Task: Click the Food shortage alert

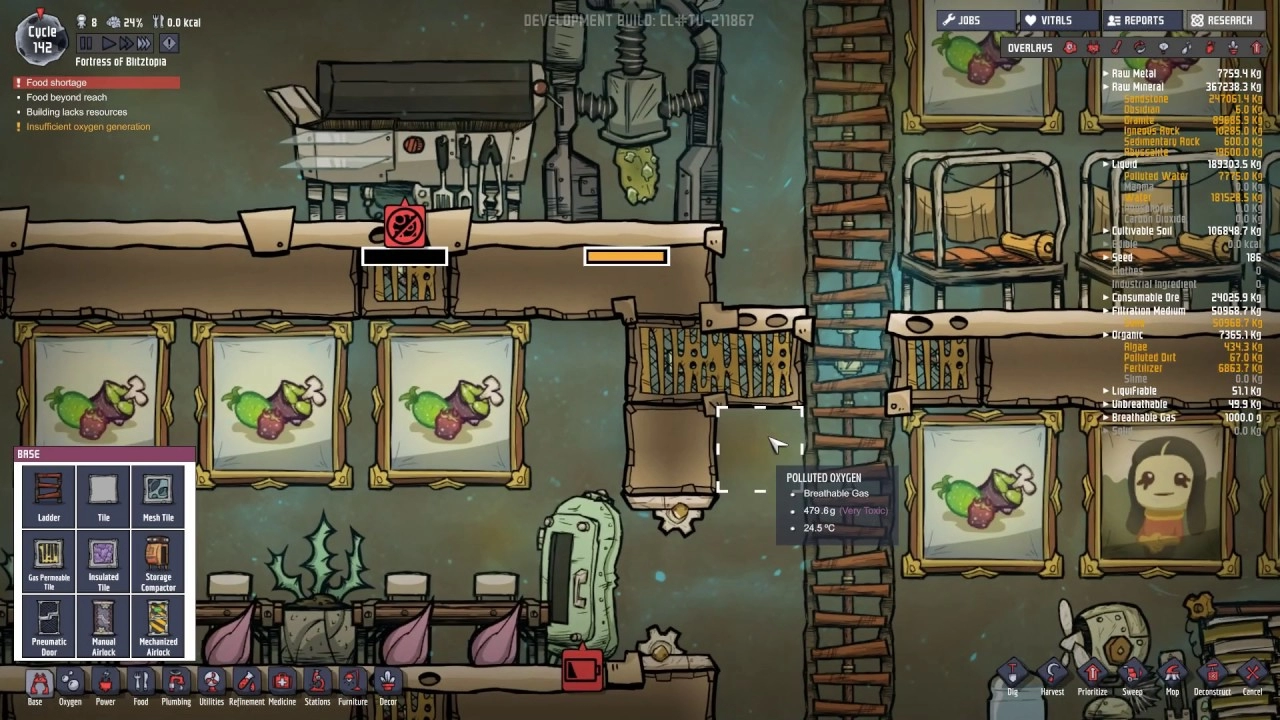Action: point(56,83)
